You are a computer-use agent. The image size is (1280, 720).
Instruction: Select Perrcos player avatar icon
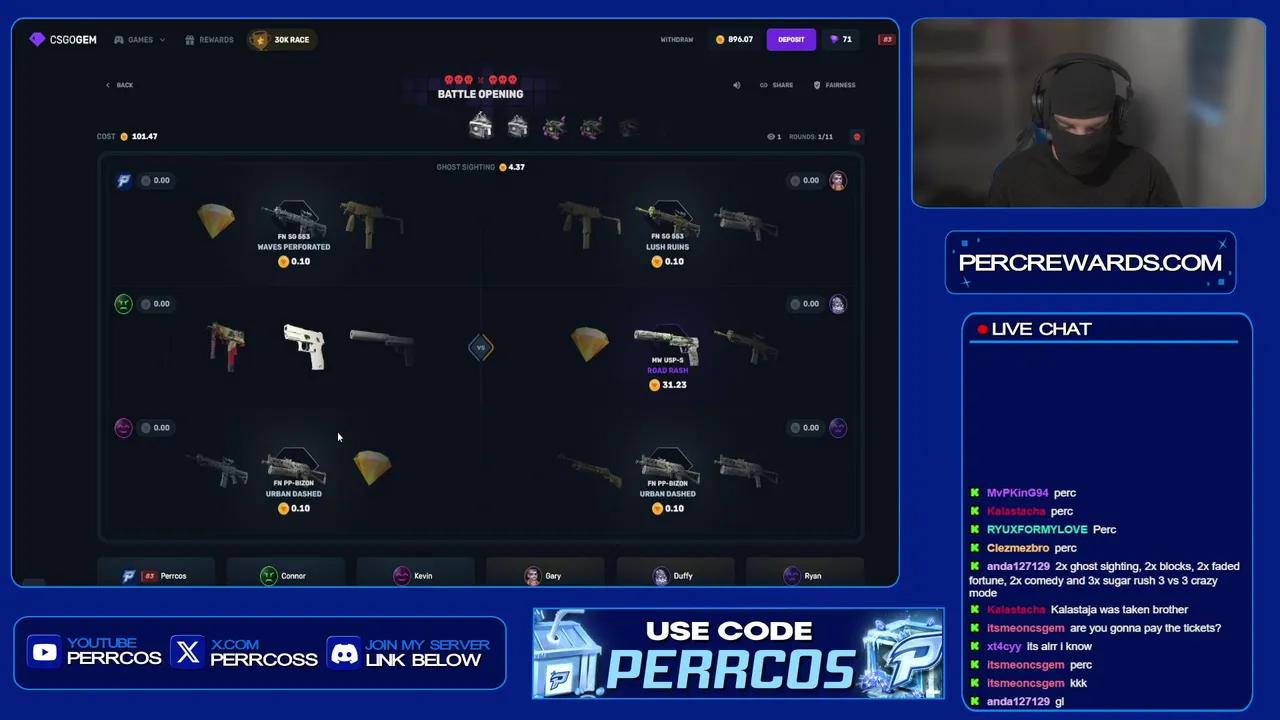click(x=128, y=576)
